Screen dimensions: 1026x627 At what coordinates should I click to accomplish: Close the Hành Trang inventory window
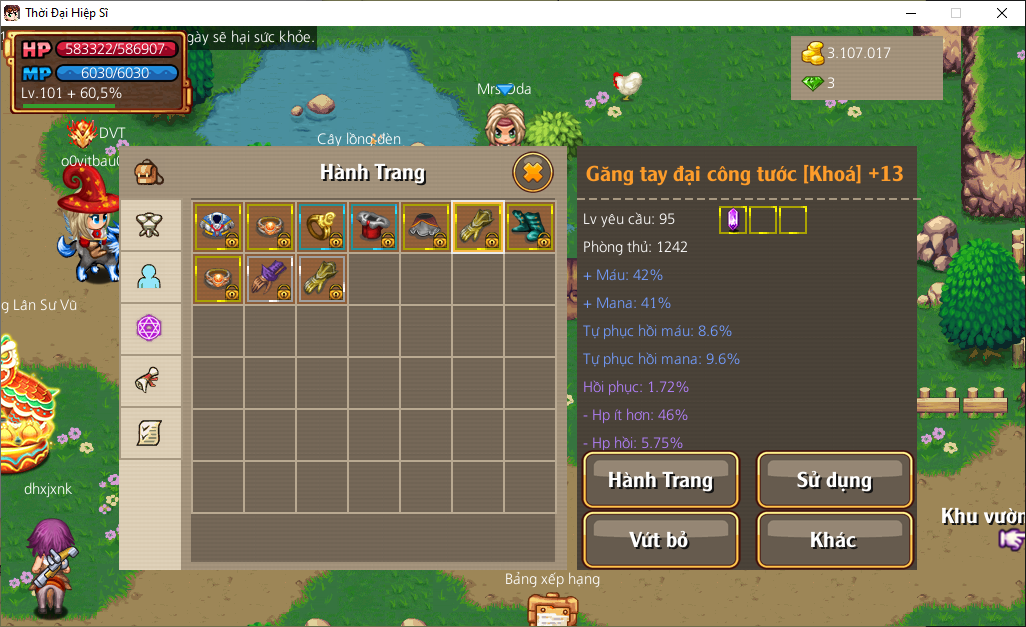[533, 173]
